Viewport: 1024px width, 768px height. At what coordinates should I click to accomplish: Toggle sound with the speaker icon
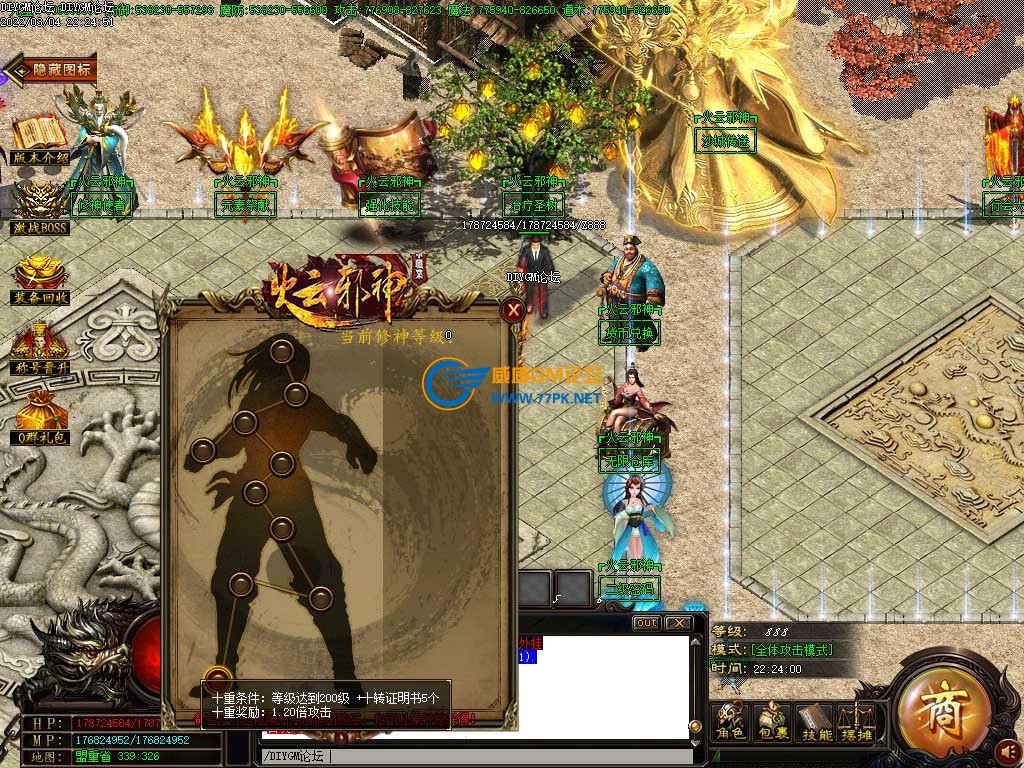pos(1009,750)
